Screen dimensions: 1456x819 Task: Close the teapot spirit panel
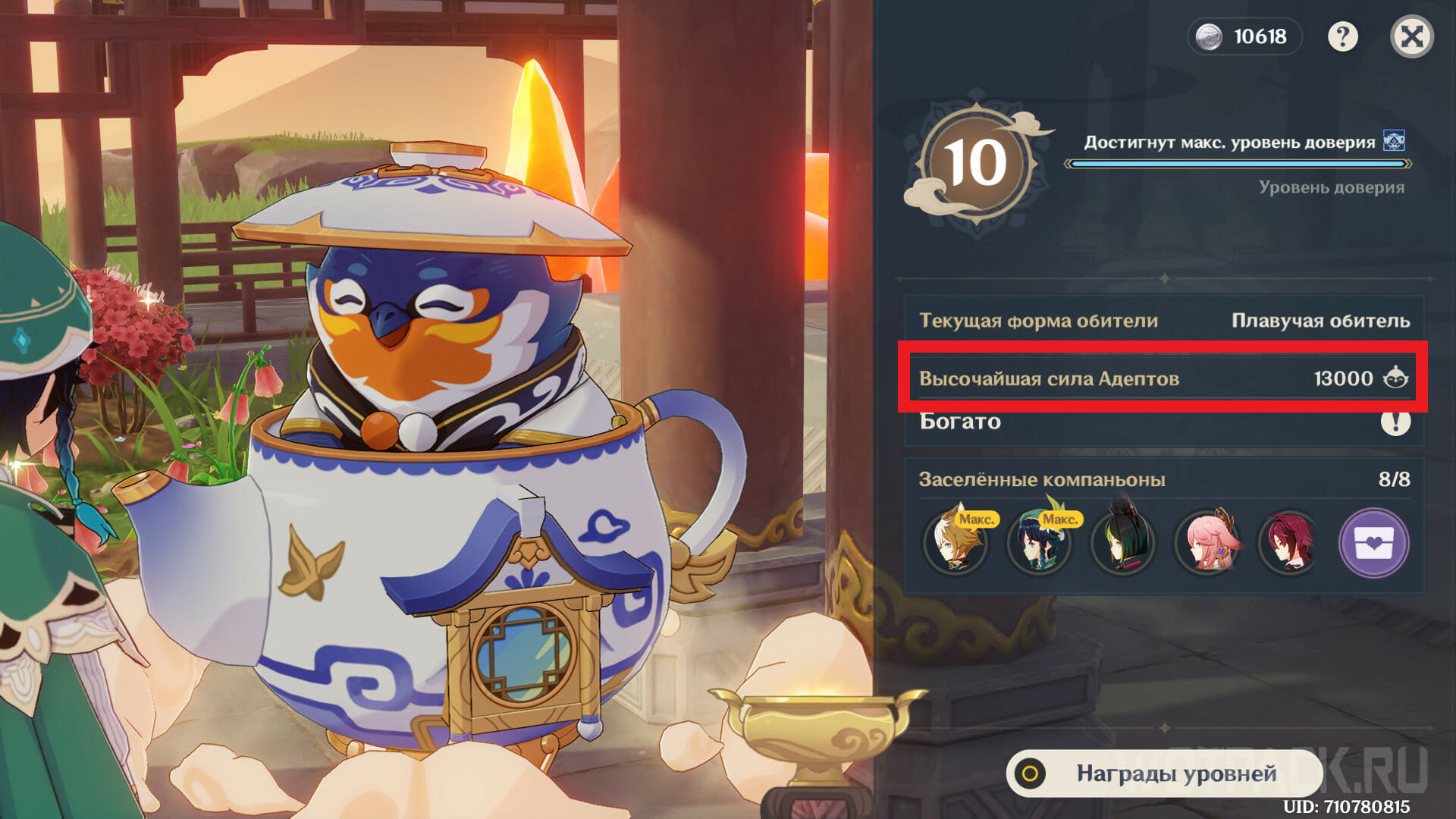[x=1411, y=36]
